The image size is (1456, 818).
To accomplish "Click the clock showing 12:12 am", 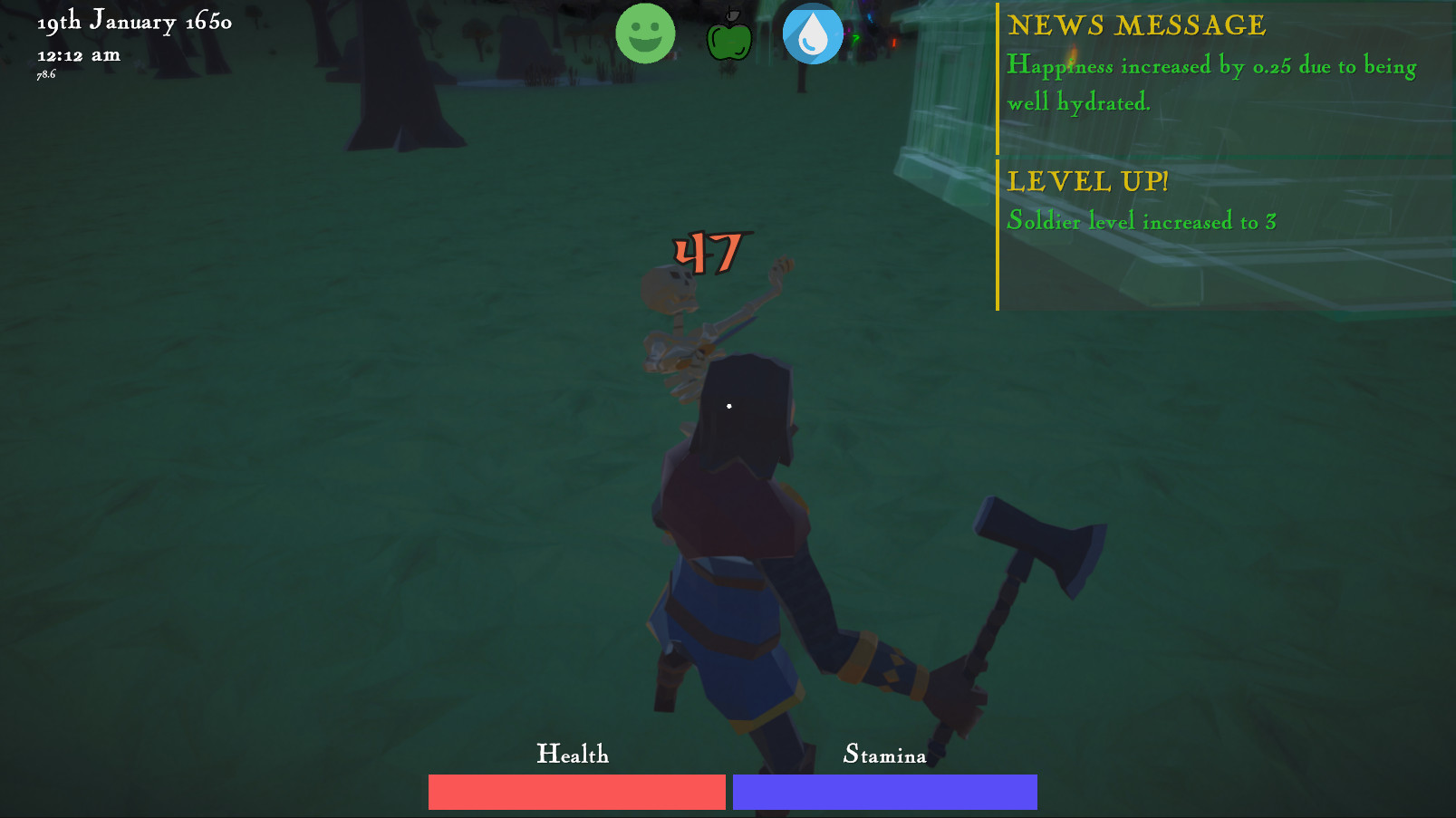I will (78, 54).
